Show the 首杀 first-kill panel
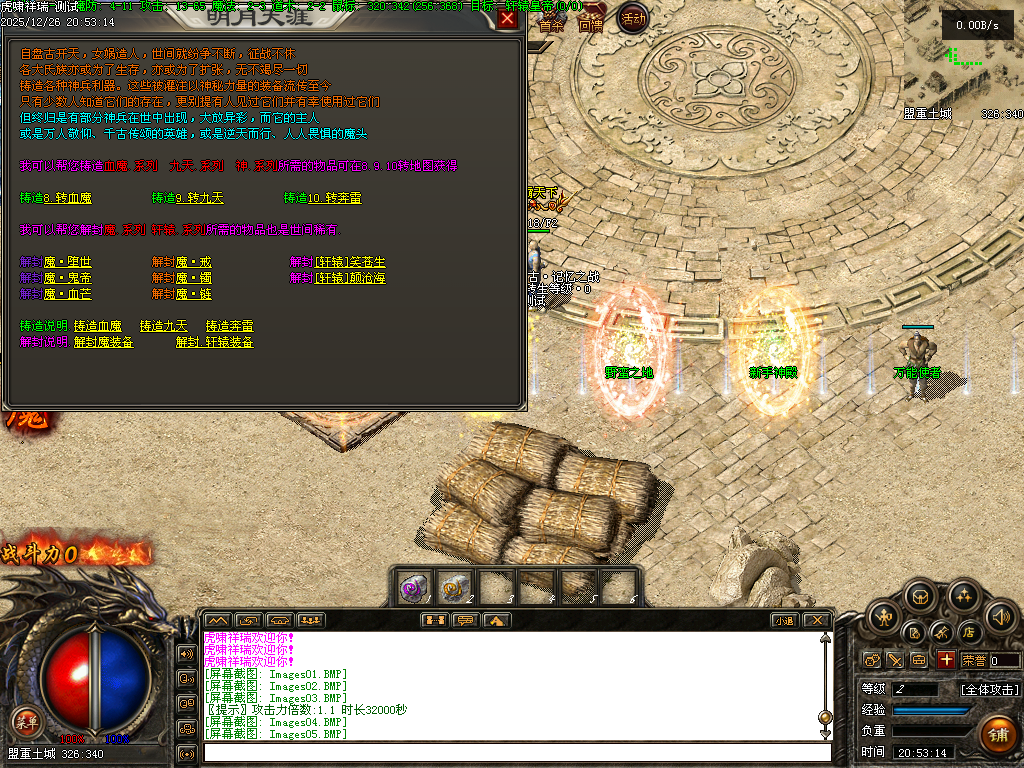Screen dimensions: 1024x768 click(551, 20)
